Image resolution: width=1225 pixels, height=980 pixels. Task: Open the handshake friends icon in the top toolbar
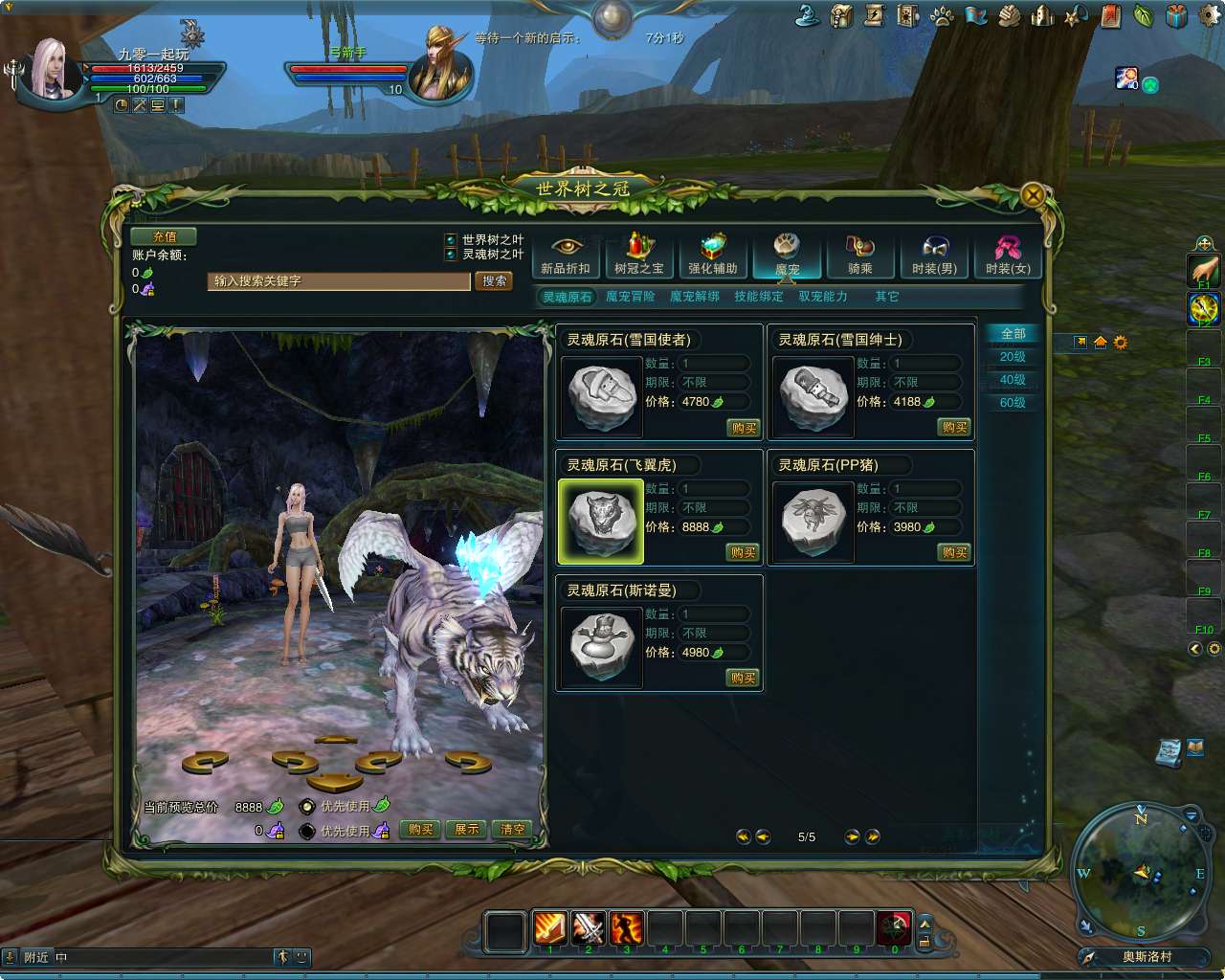click(x=1009, y=16)
